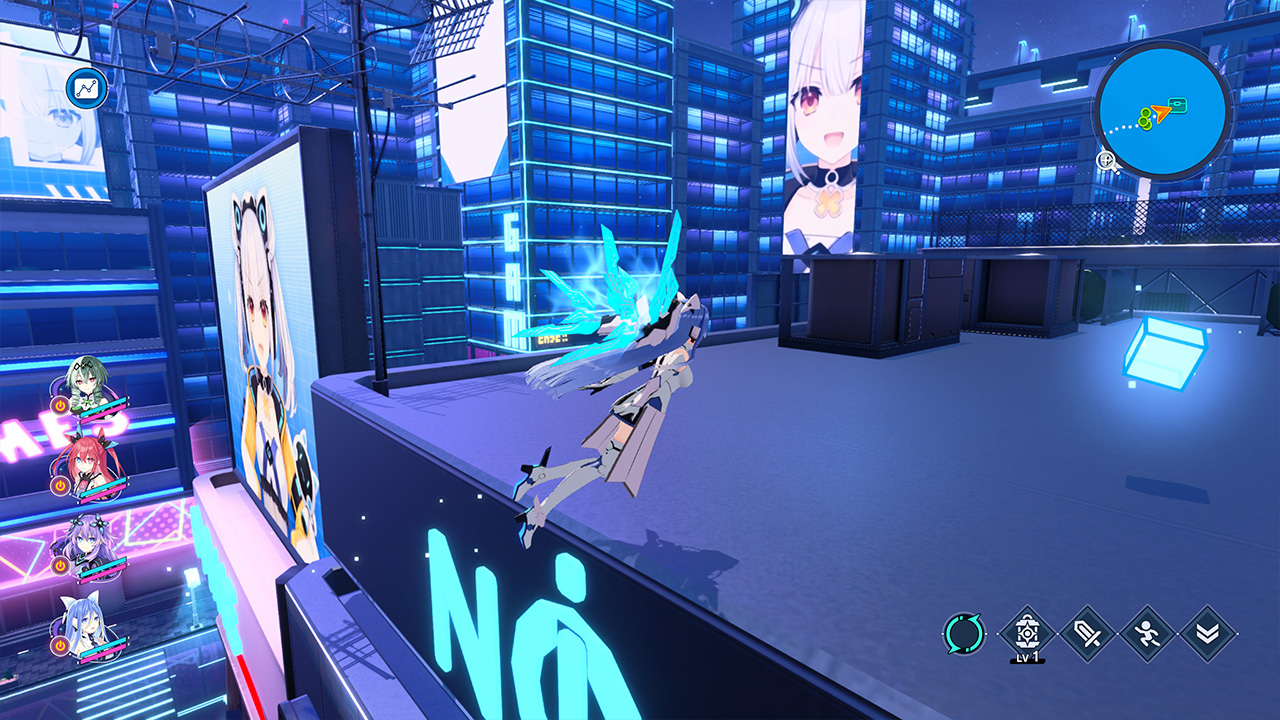Image resolution: width=1280 pixels, height=720 pixels.
Task: Open the circular minimap
Action: pyautogui.click(x=1162, y=108)
